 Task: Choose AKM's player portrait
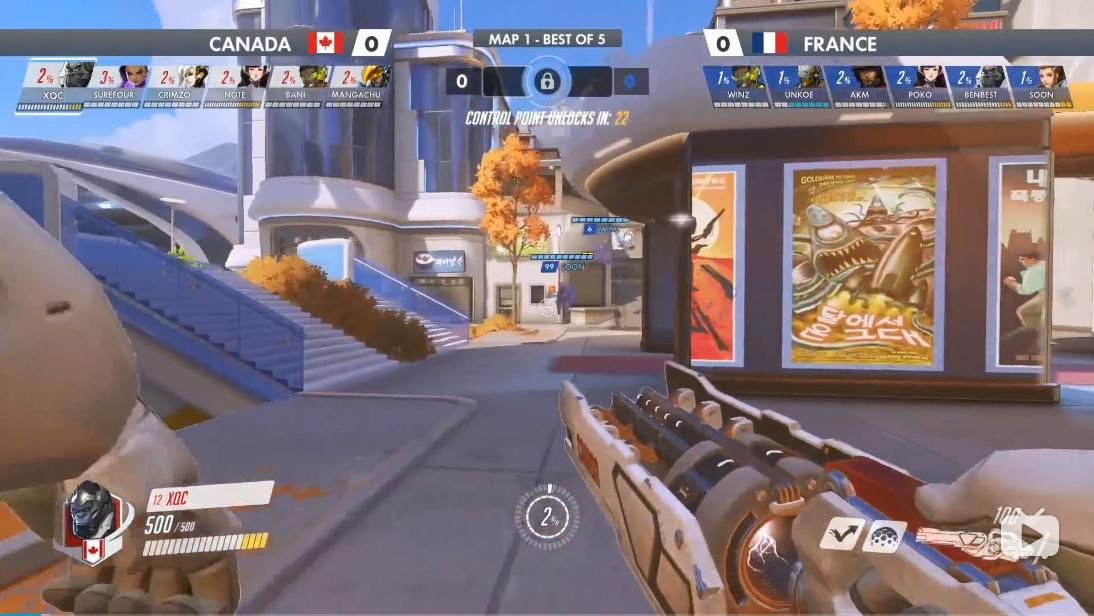click(859, 86)
